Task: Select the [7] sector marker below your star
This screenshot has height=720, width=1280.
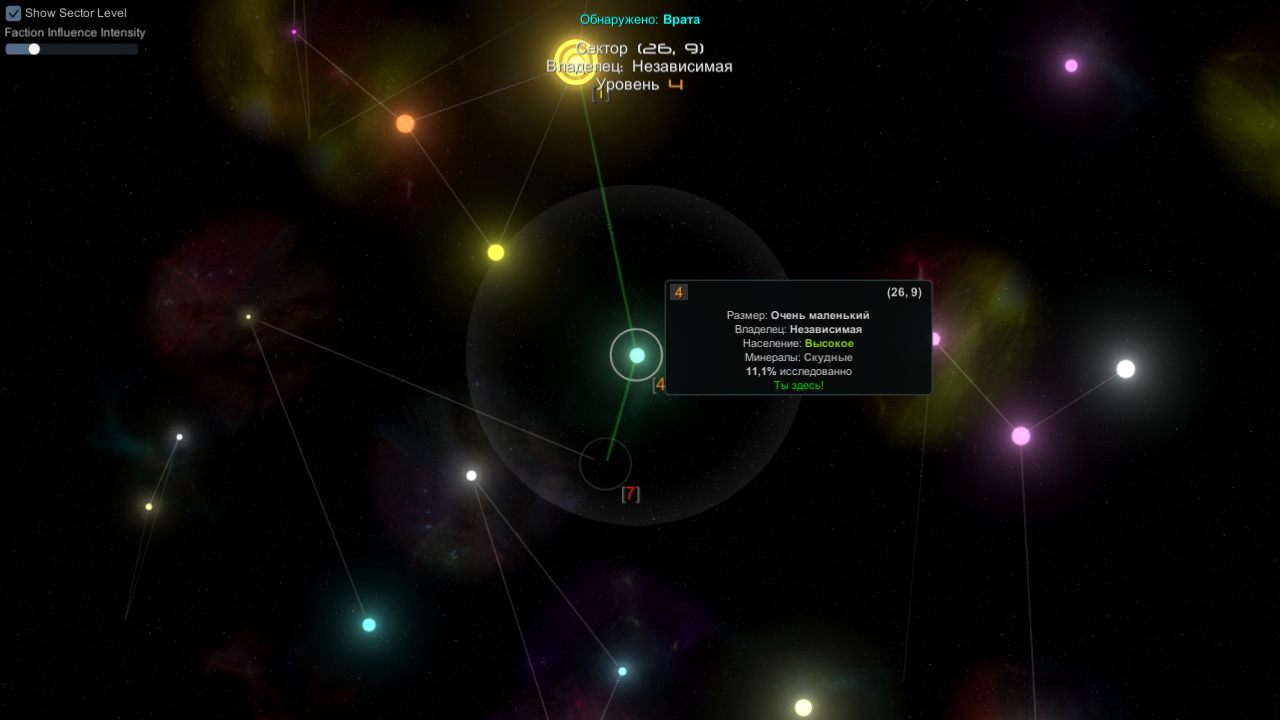Action: (630, 492)
